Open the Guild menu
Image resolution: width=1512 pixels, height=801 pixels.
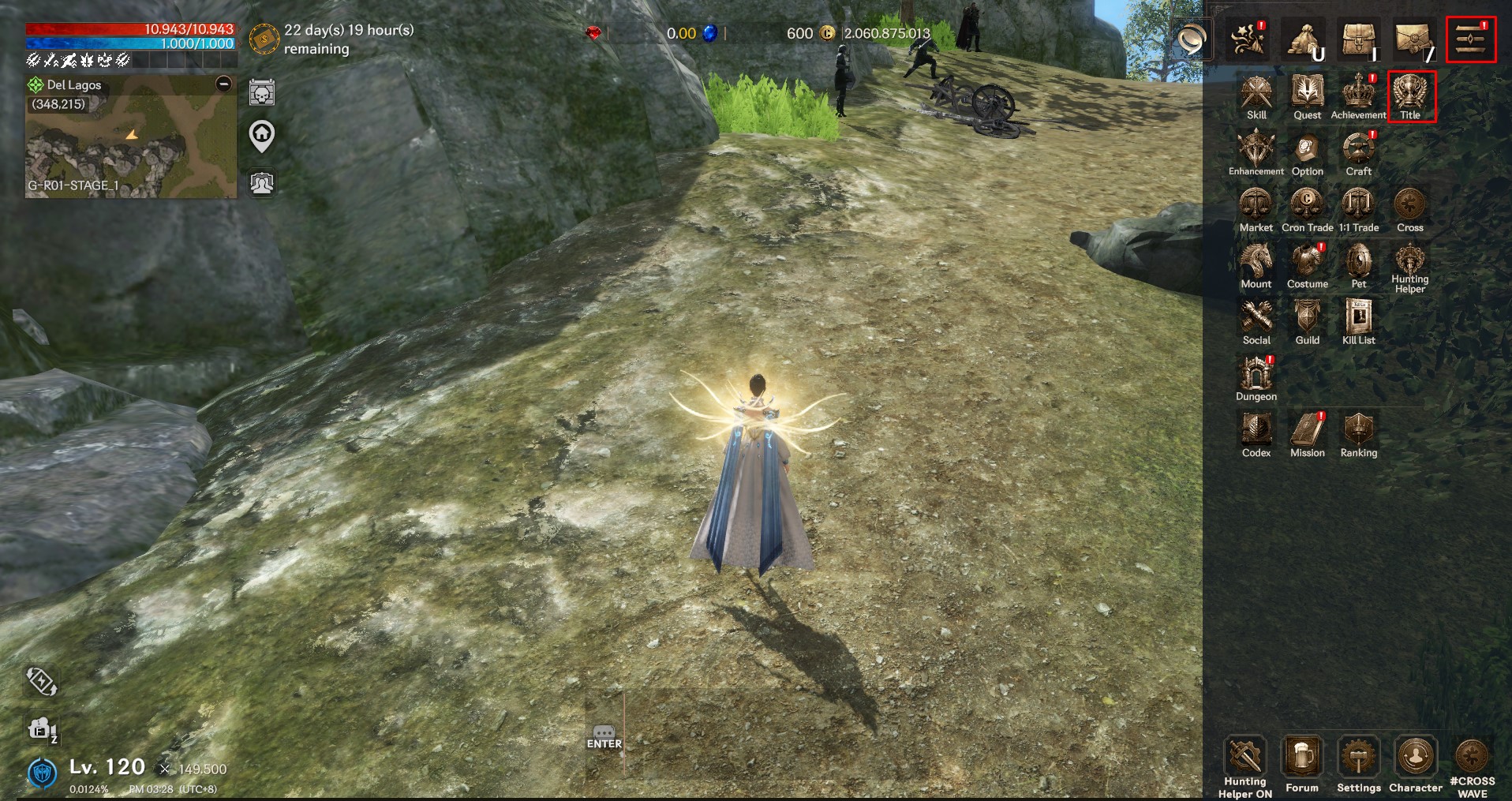coord(1307,320)
